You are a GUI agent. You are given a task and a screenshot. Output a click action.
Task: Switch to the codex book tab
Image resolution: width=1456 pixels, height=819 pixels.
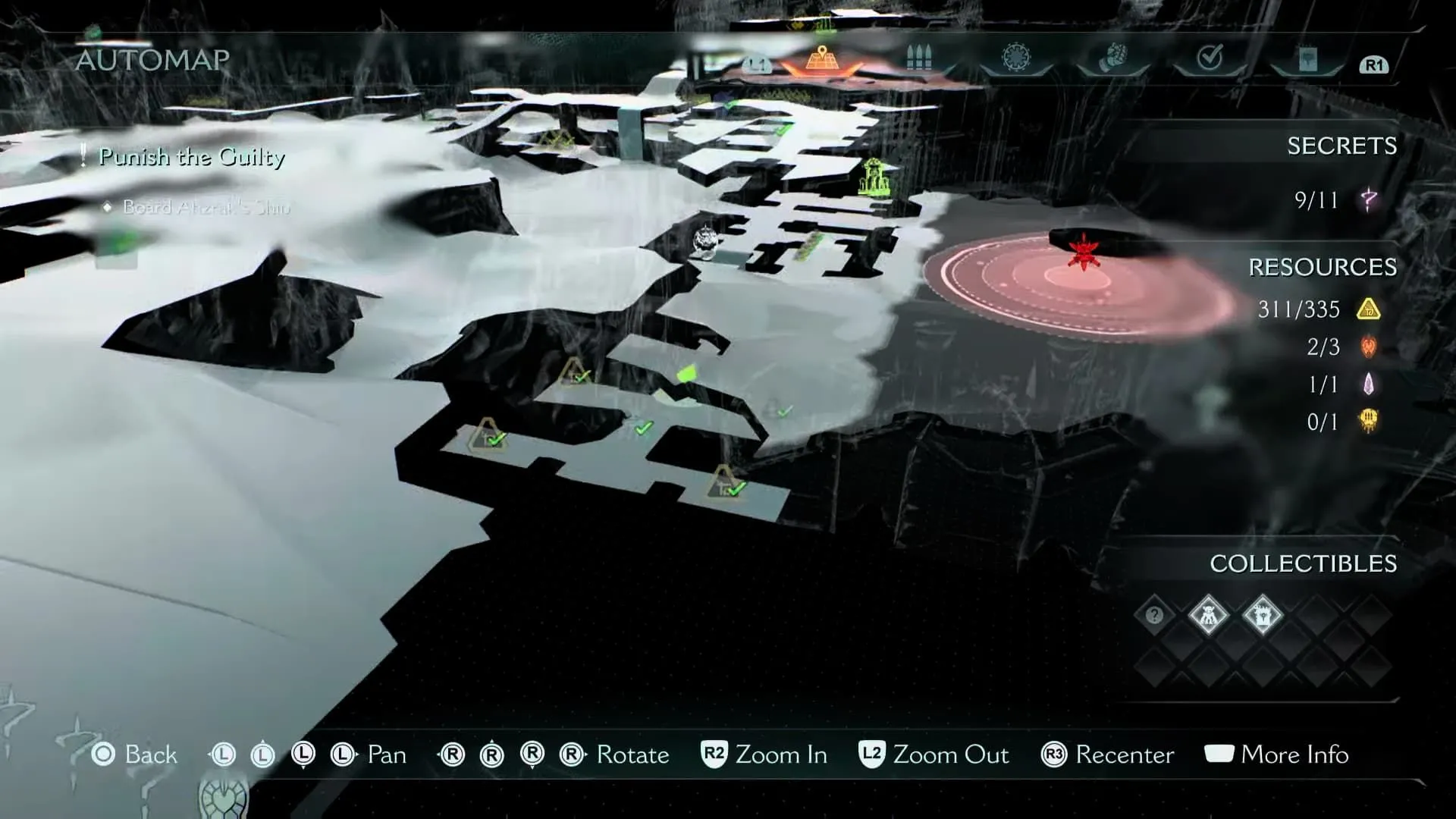(x=1307, y=59)
